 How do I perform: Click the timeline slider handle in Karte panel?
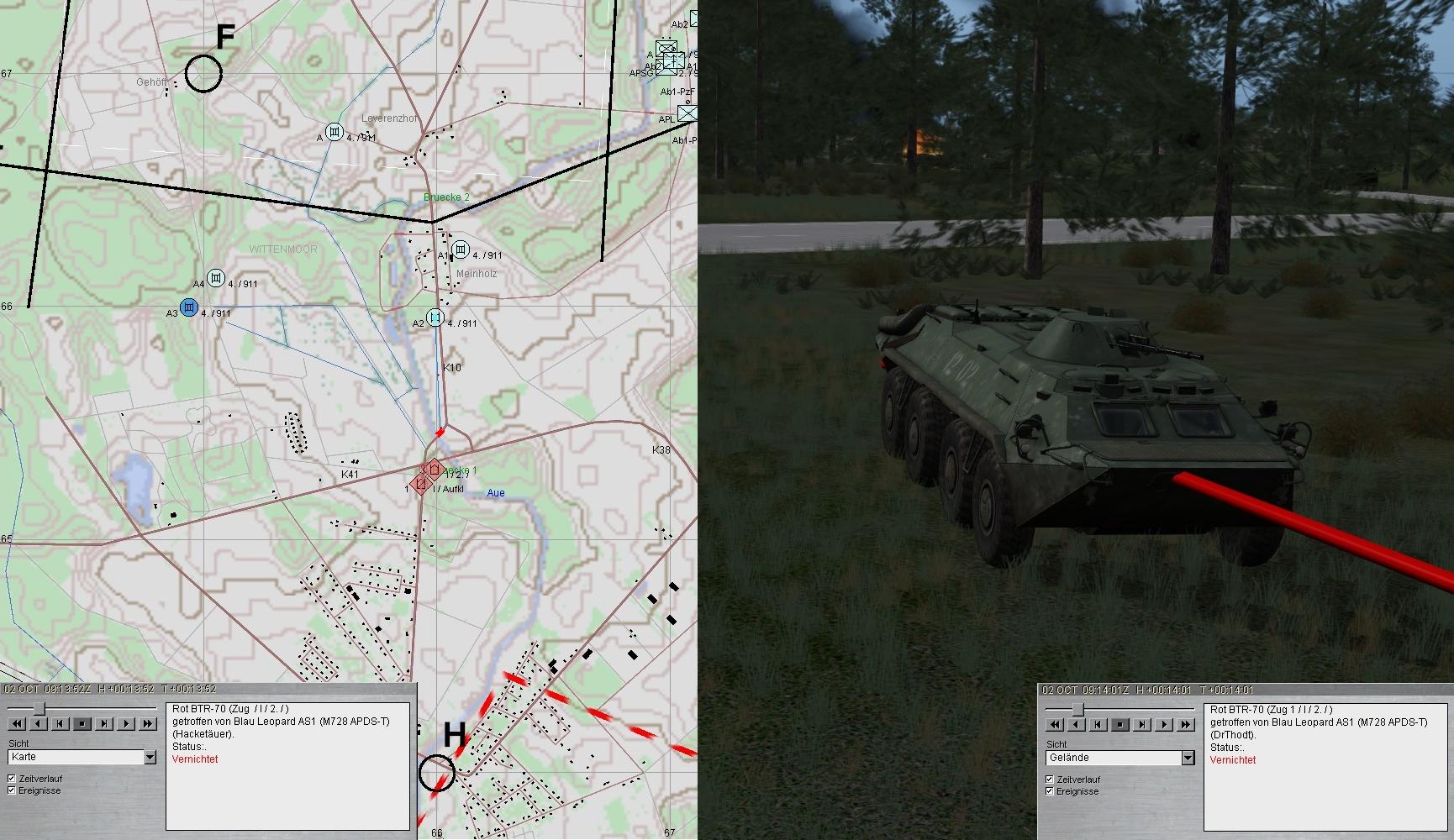click(x=39, y=709)
